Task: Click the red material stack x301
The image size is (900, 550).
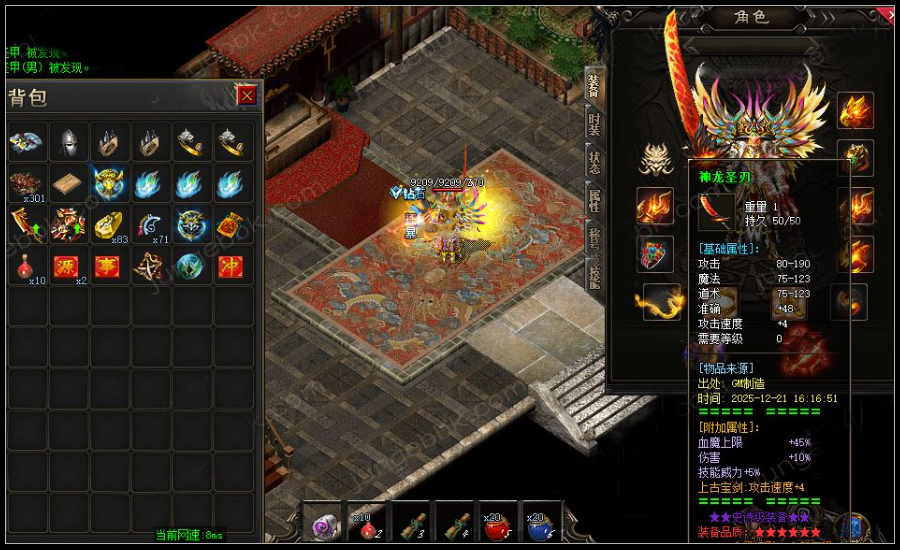Action: click(x=27, y=184)
